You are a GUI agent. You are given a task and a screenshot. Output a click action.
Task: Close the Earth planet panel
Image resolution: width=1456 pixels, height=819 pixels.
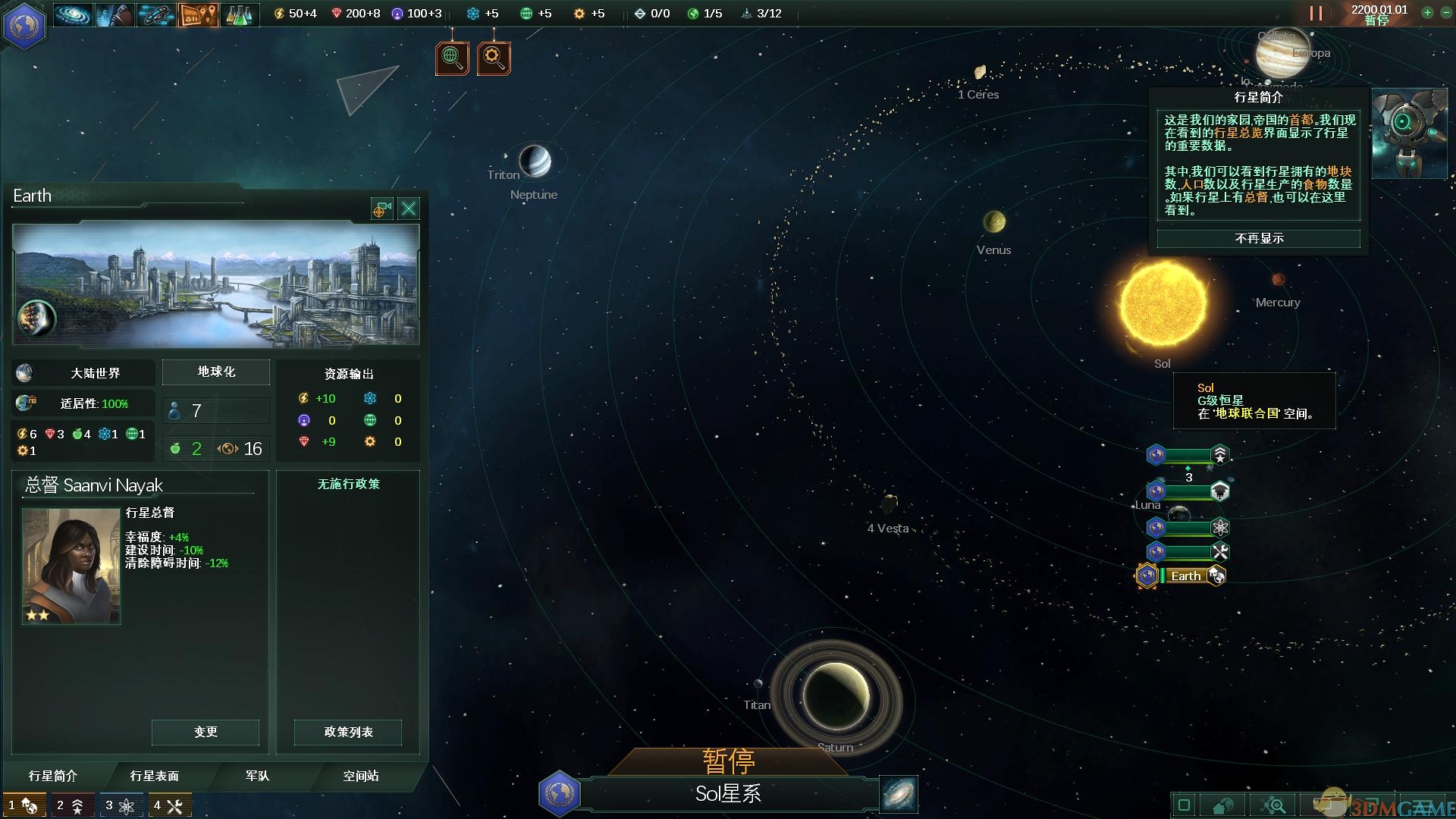pos(409,209)
